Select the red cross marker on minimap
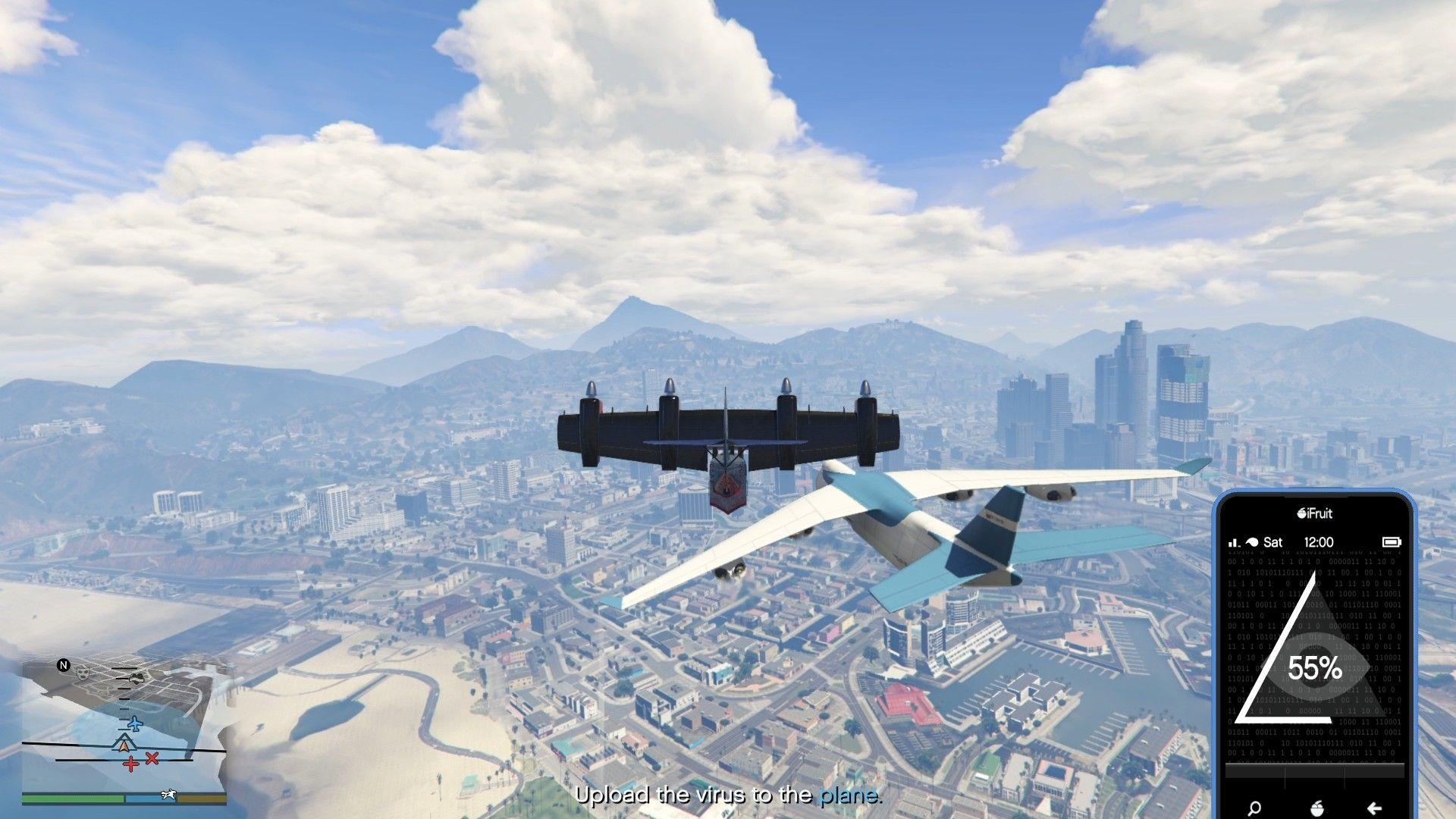This screenshot has width=1456, height=819. coord(131,764)
